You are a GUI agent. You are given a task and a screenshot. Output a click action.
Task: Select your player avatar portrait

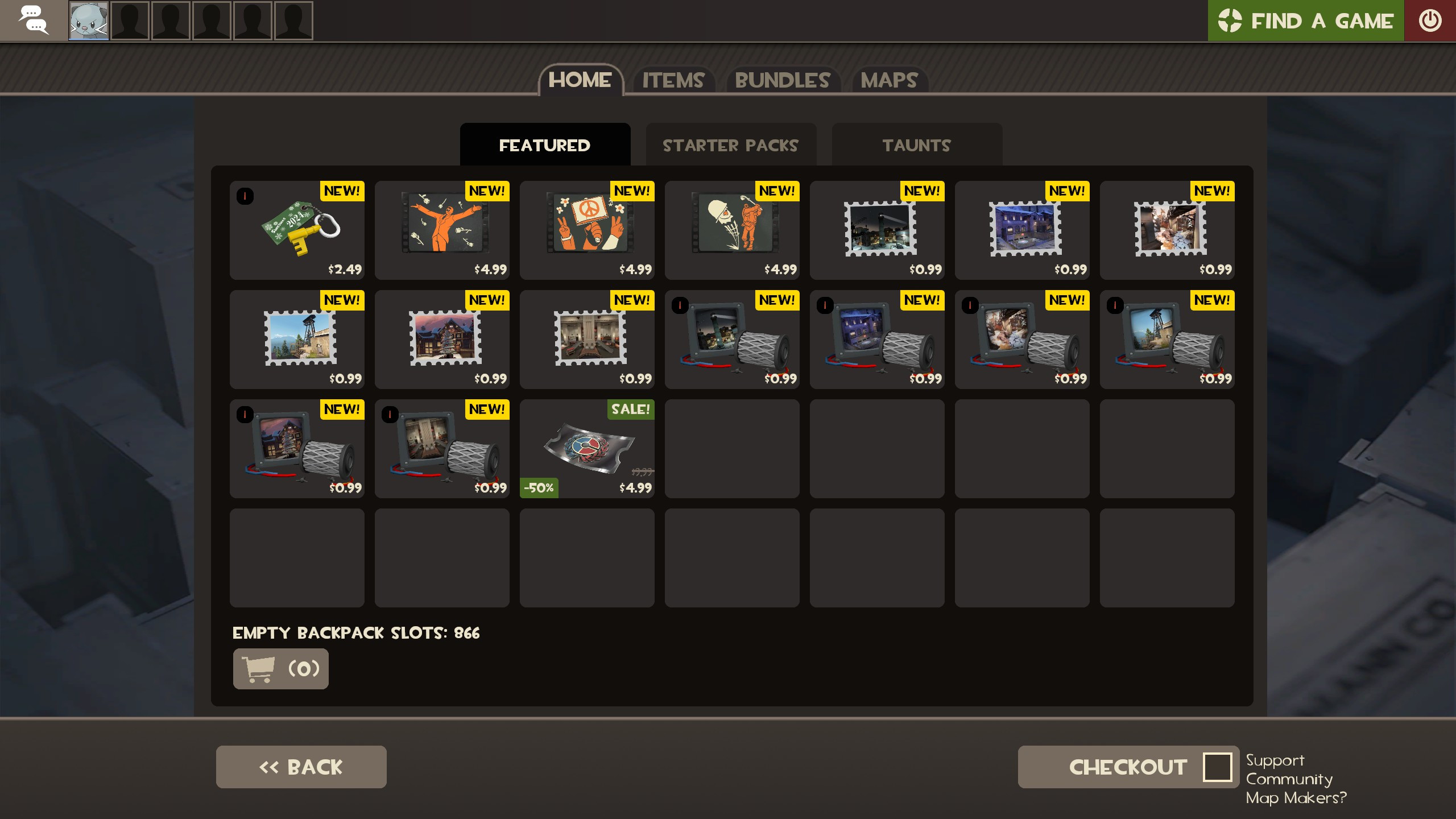click(x=89, y=20)
